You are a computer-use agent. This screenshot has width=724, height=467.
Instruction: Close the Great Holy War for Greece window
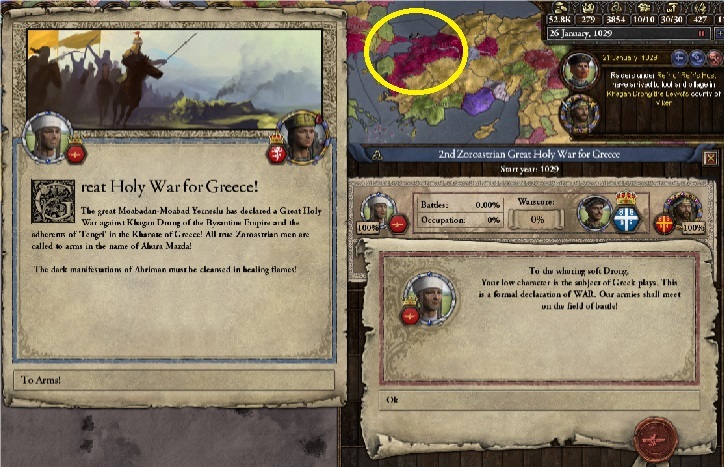[711, 158]
